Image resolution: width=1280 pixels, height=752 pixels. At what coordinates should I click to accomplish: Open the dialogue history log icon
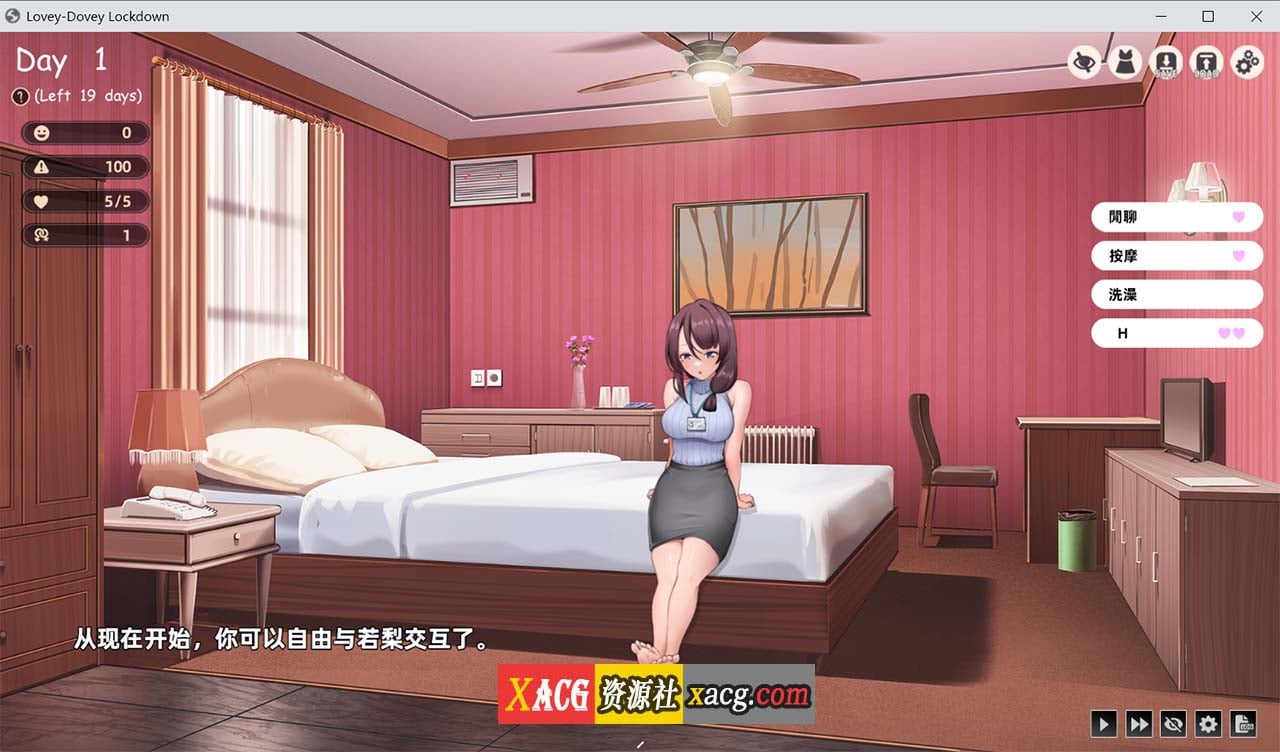click(x=1242, y=724)
